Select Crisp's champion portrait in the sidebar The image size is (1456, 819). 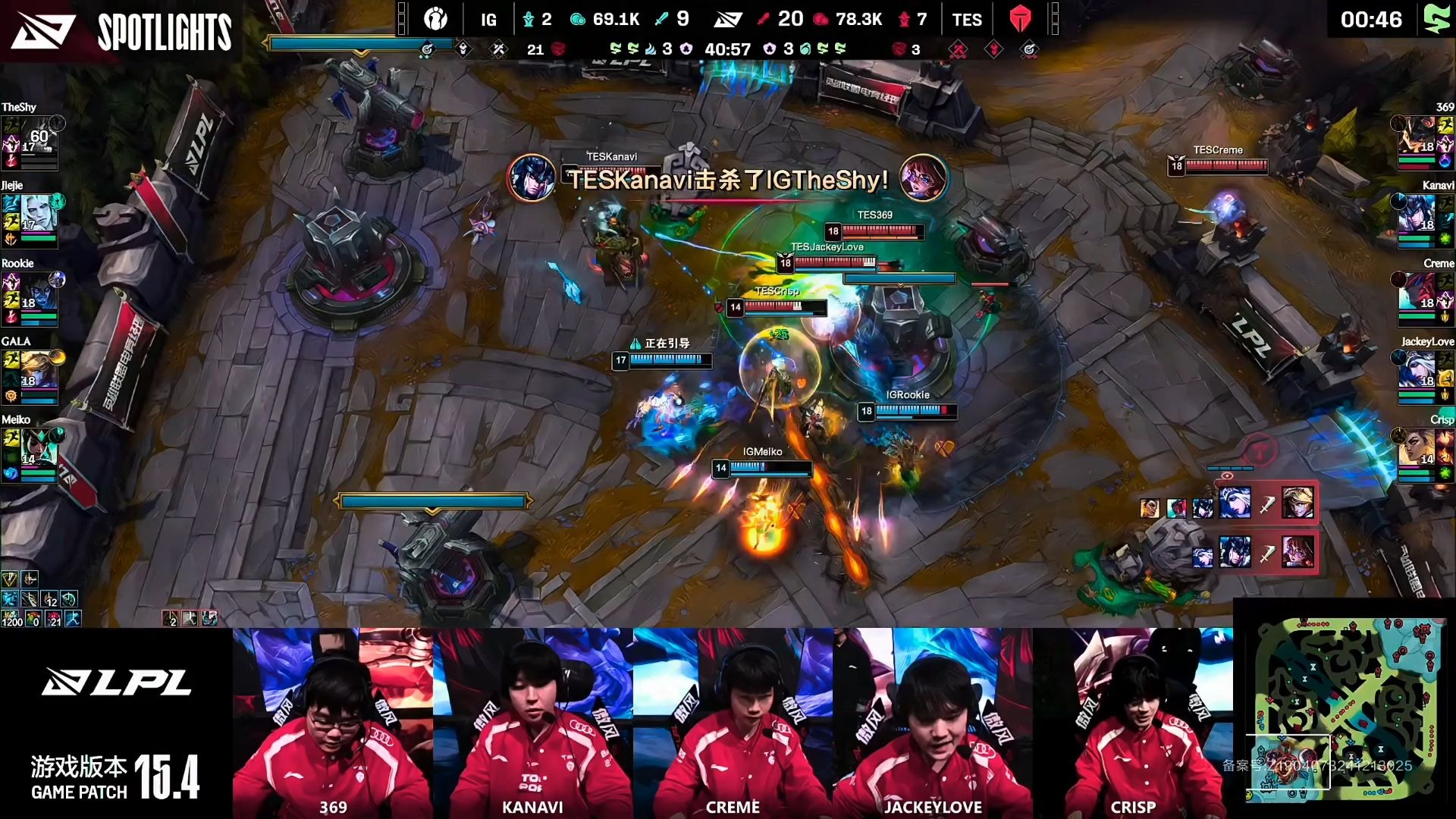click(x=1418, y=449)
